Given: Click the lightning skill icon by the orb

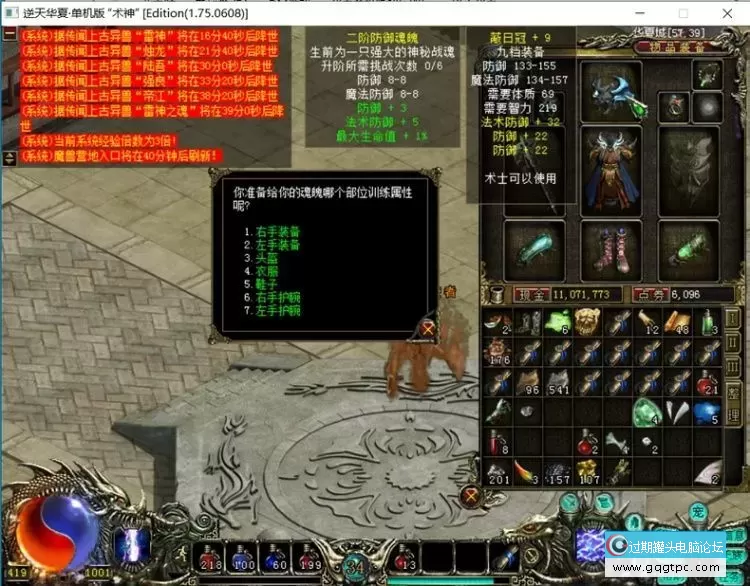Looking at the screenshot, I should coord(130,545).
